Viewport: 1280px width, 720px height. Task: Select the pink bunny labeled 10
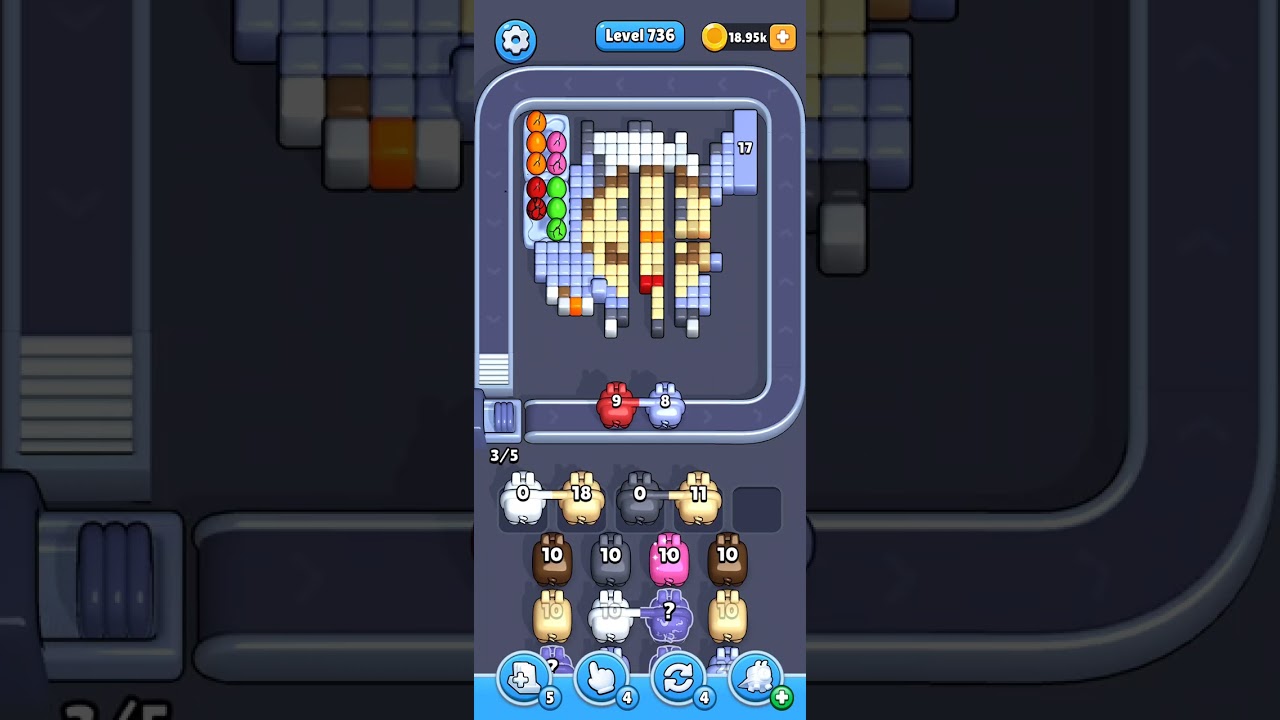coord(669,561)
